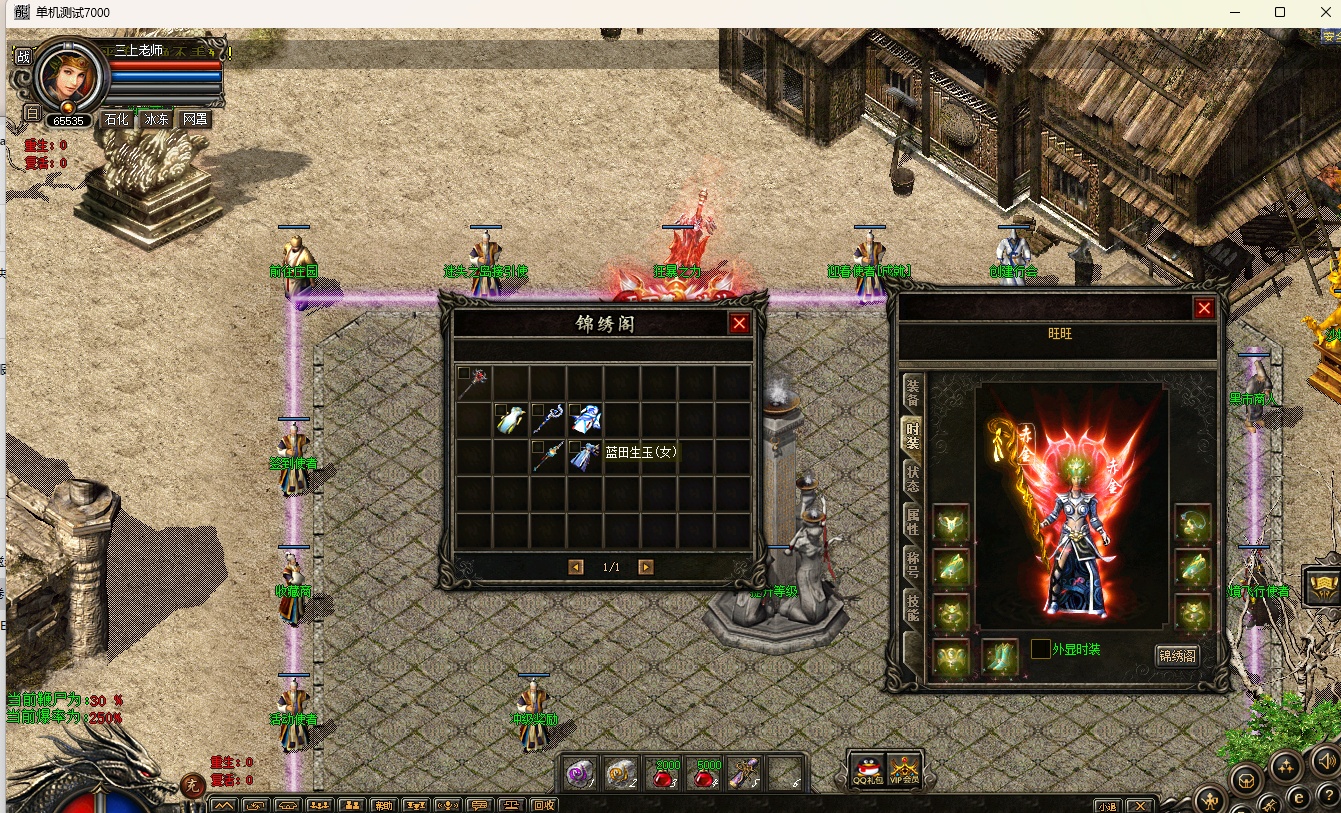Switch to the 技能 skills tab
1341x813 pixels.
pyautogui.click(x=912, y=606)
